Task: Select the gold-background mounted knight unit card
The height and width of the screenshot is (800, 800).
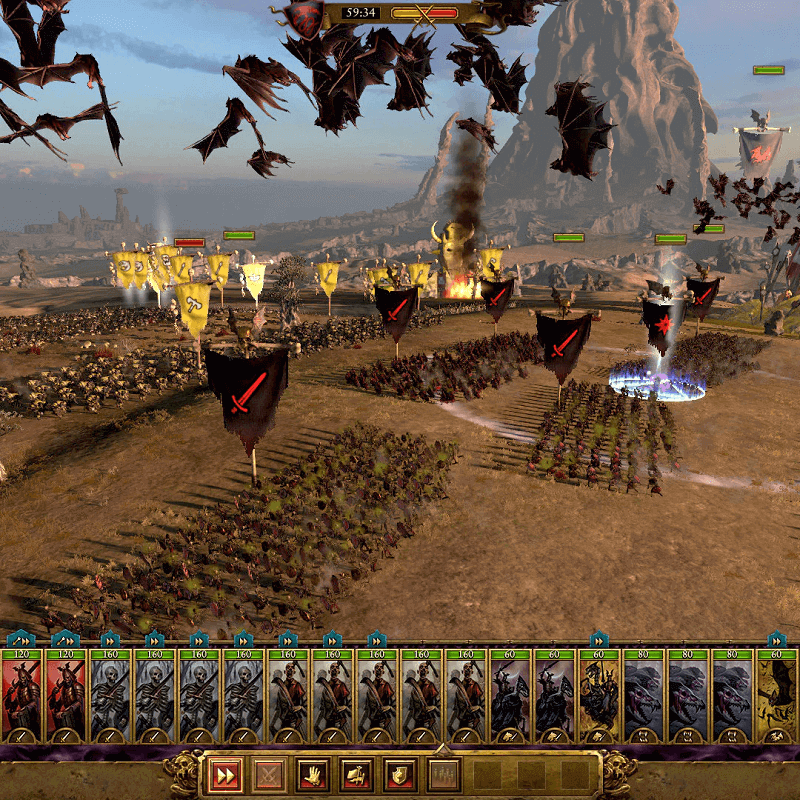Action: pyautogui.click(x=599, y=693)
